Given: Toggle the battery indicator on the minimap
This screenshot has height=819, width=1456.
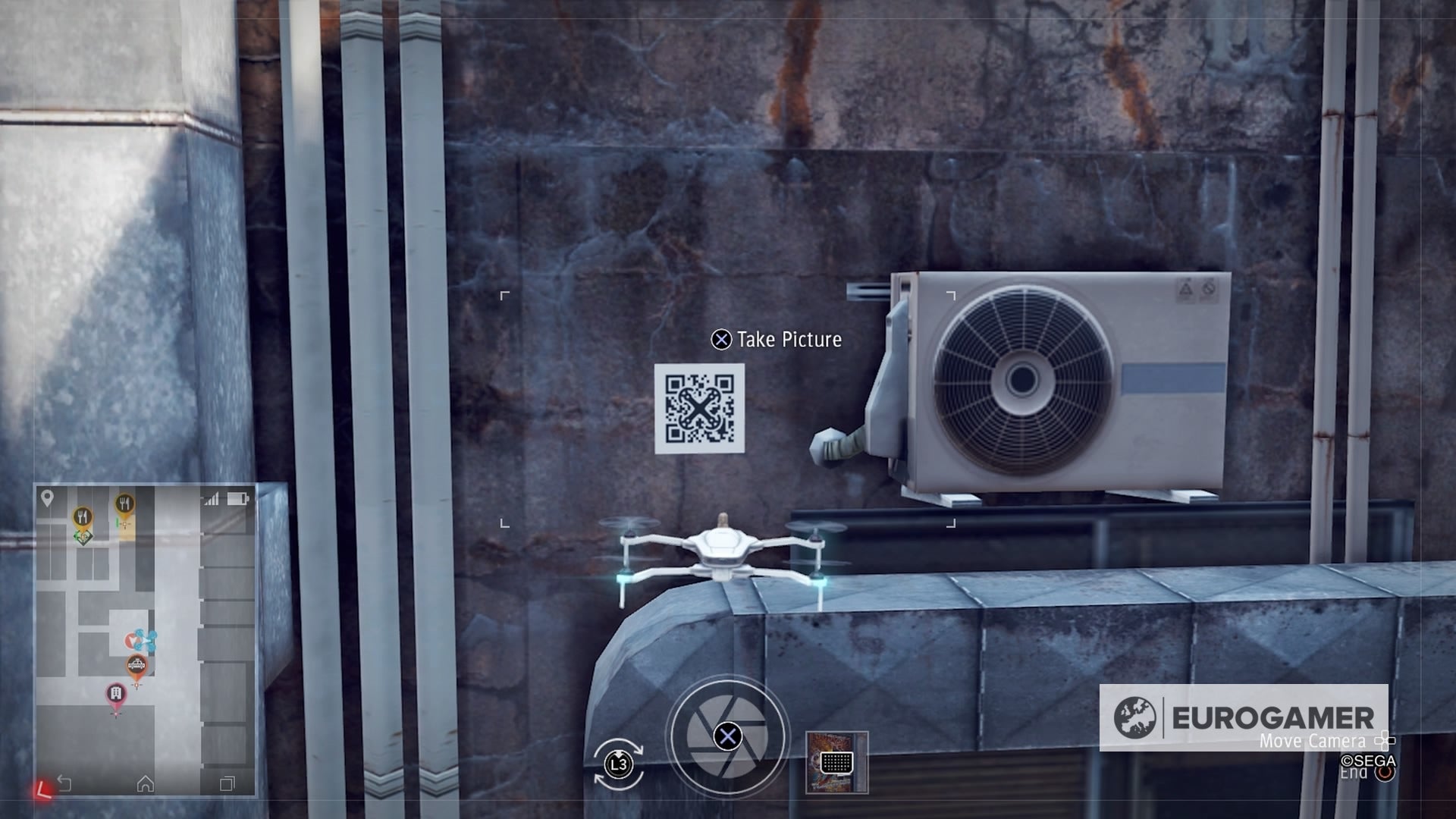Looking at the screenshot, I should (x=237, y=499).
